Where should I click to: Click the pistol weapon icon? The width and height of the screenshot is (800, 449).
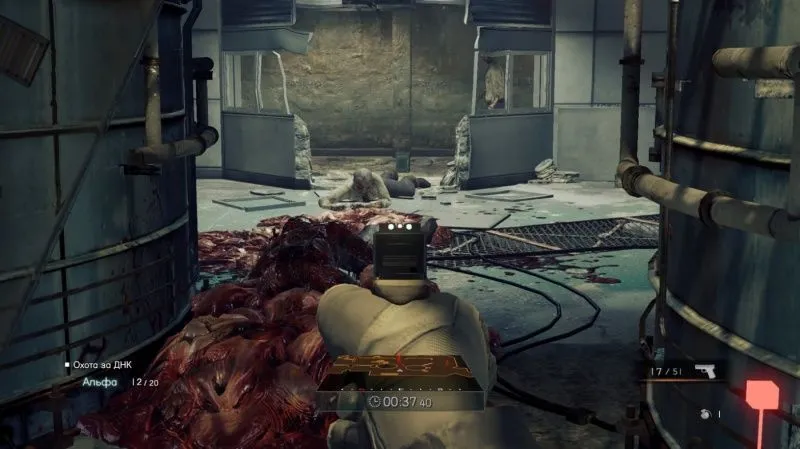pyautogui.click(x=704, y=371)
